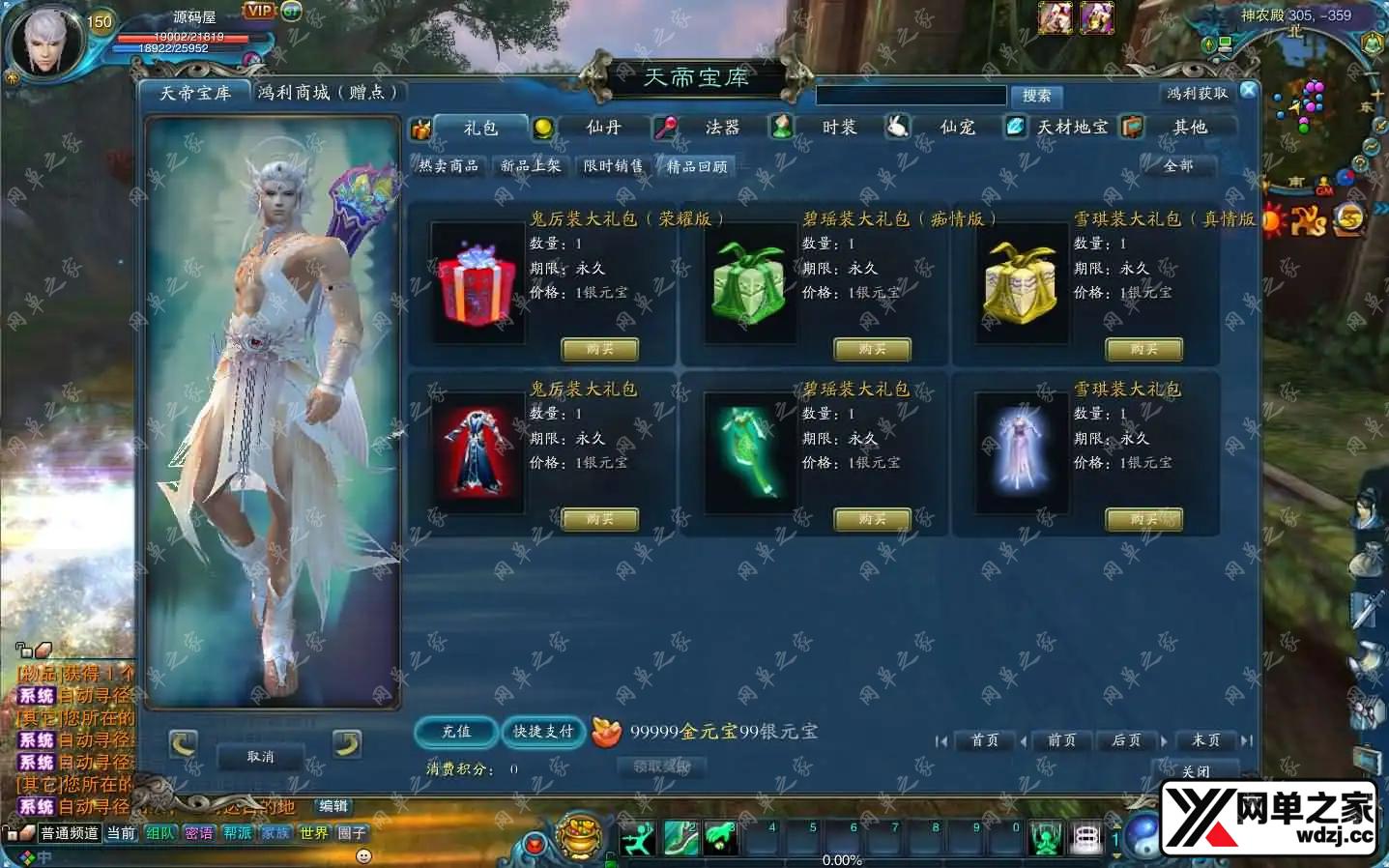Switch to the 其他 category tab
Screen dimensions: 1389x868
click(x=1189, y=128)
